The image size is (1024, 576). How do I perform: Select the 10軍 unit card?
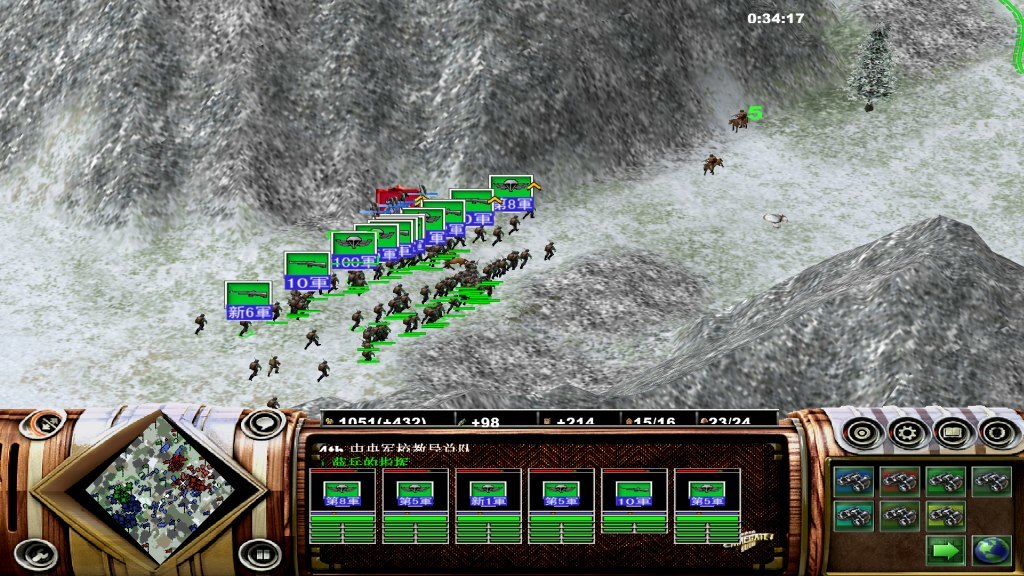[x=635, y=506]
